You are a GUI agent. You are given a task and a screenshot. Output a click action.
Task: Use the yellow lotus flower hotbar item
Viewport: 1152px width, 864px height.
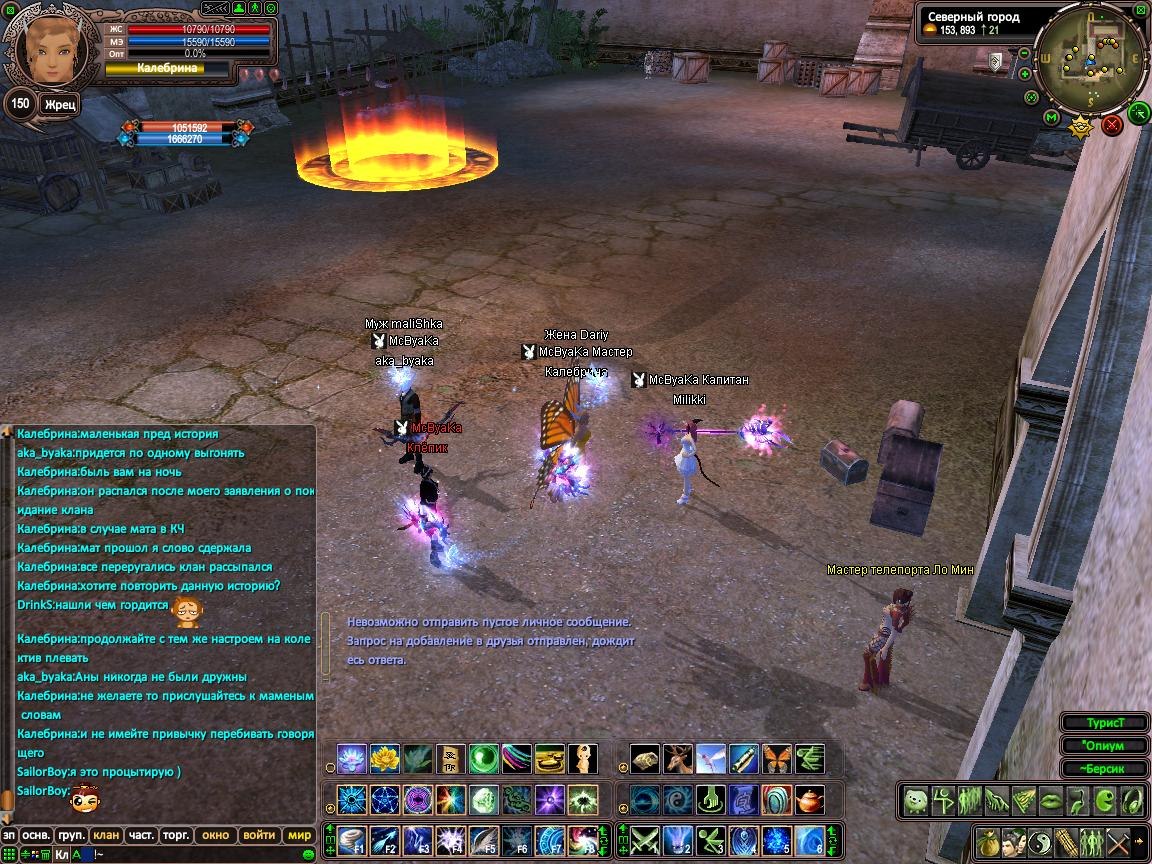pos(385,759)
